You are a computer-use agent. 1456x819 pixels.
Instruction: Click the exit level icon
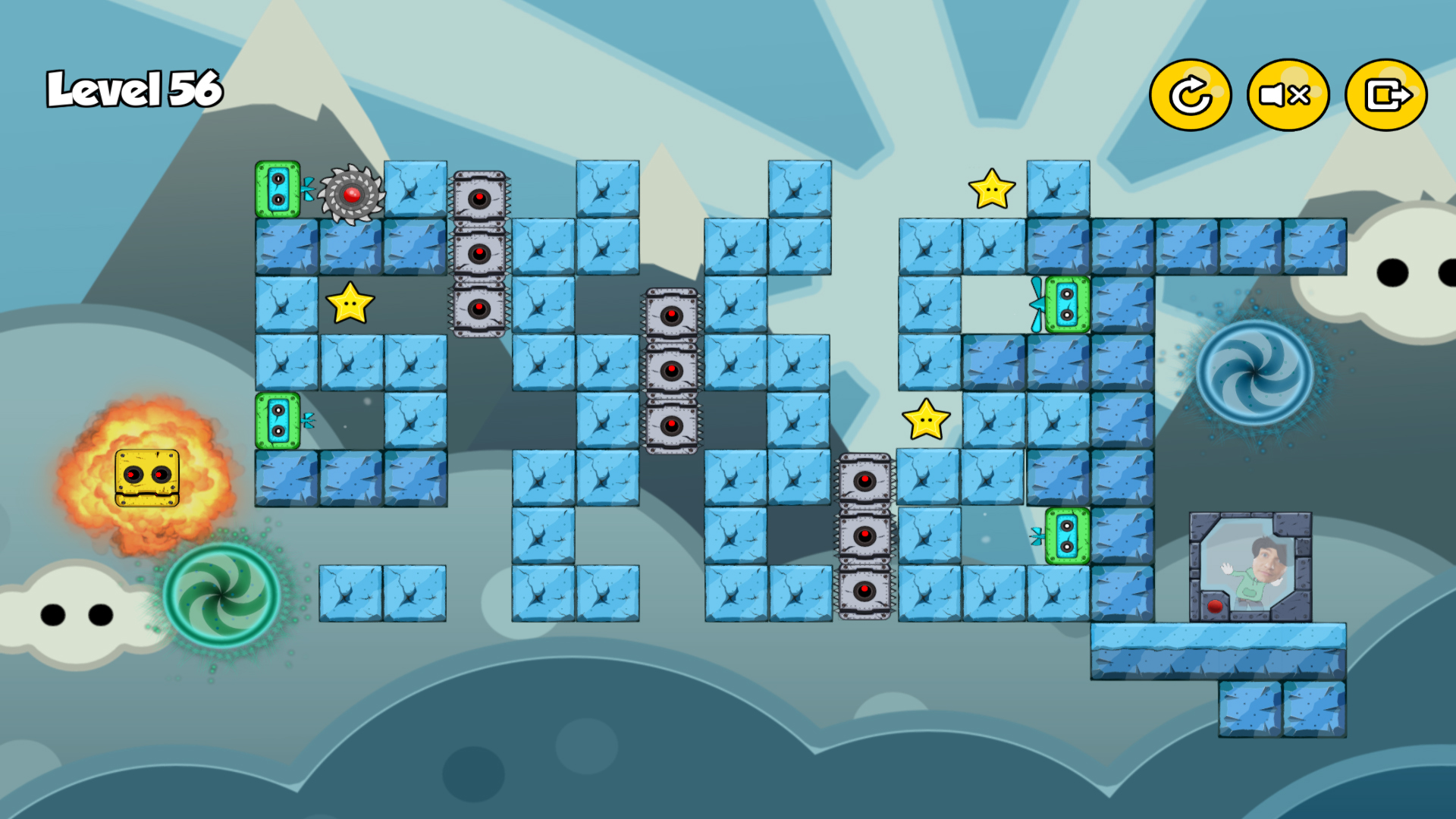coord(1385,96)
